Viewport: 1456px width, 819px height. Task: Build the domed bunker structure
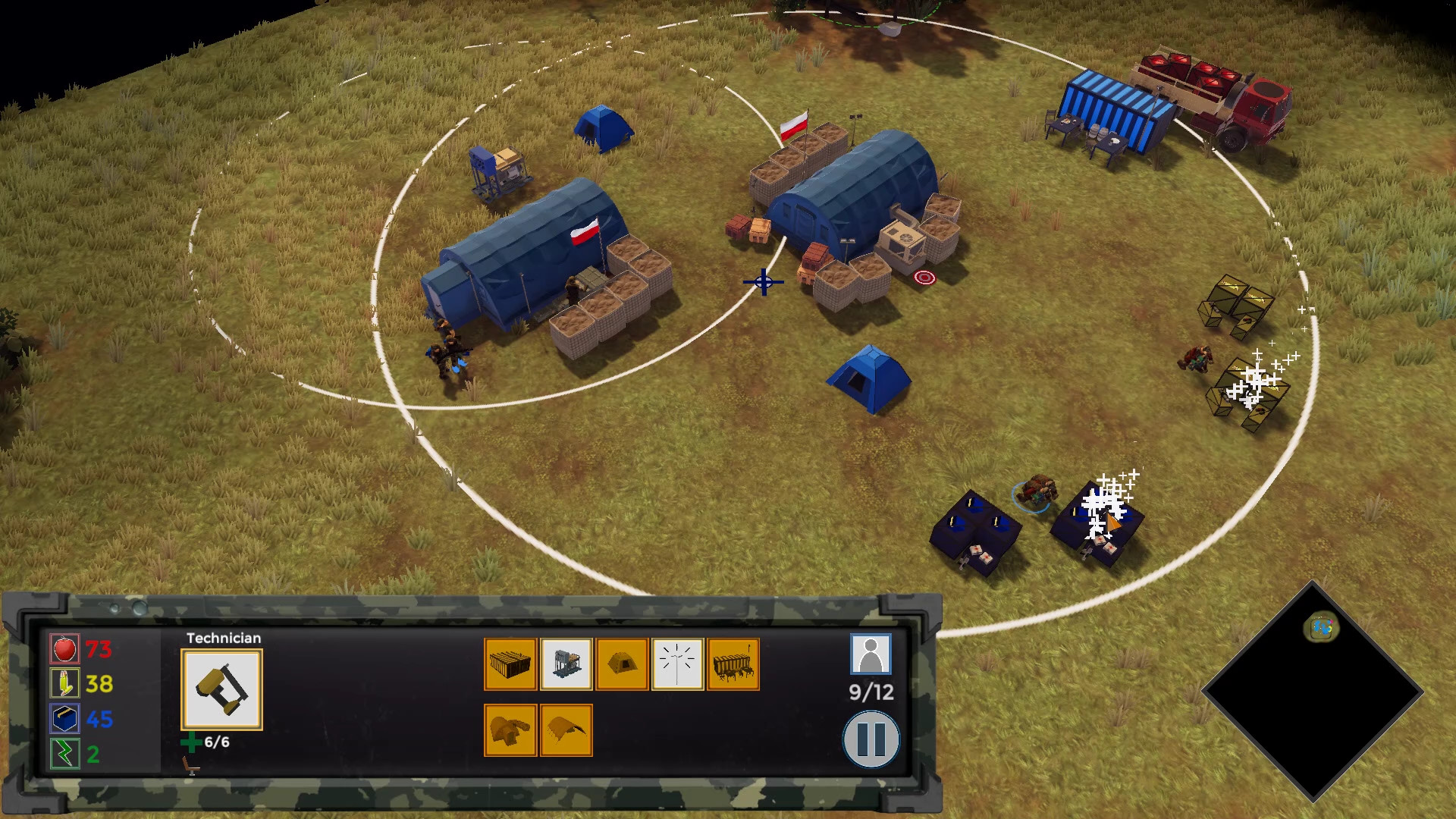point(510,730)
